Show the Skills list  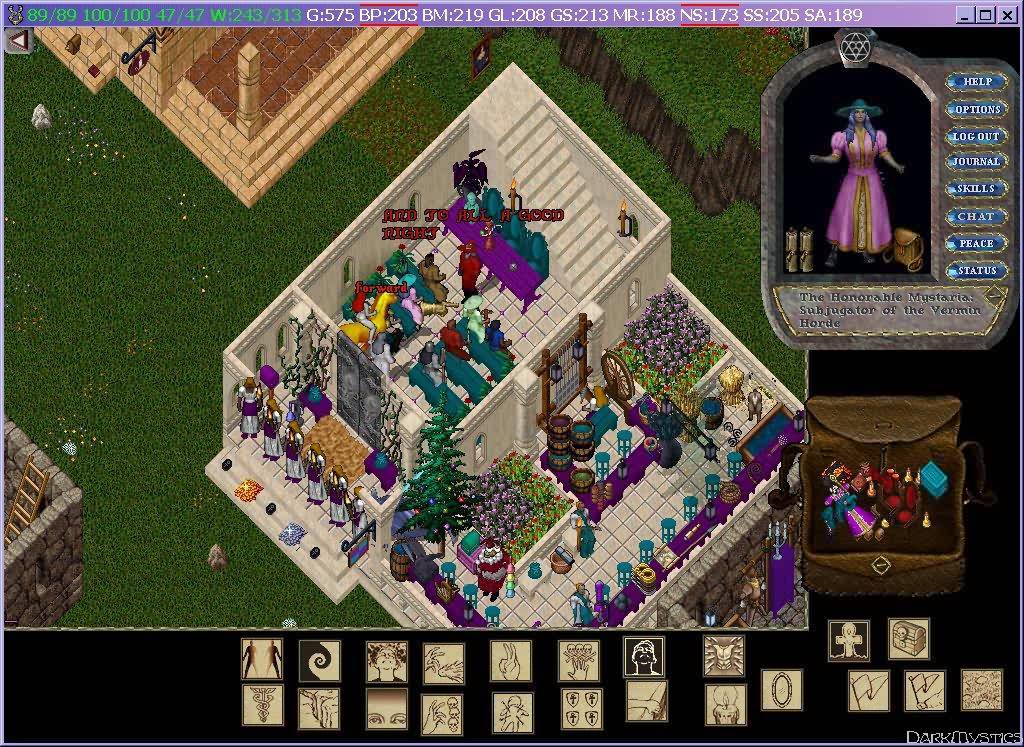click(x=976, y=189)
